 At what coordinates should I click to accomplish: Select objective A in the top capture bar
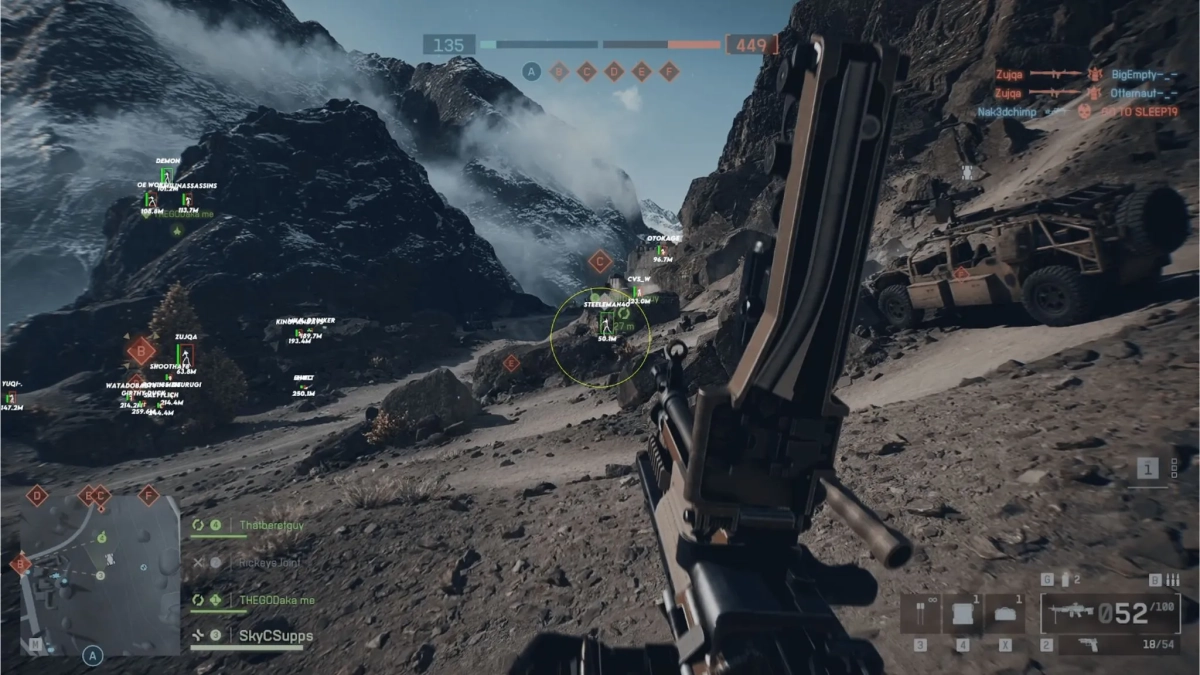[x=531, y=71]
